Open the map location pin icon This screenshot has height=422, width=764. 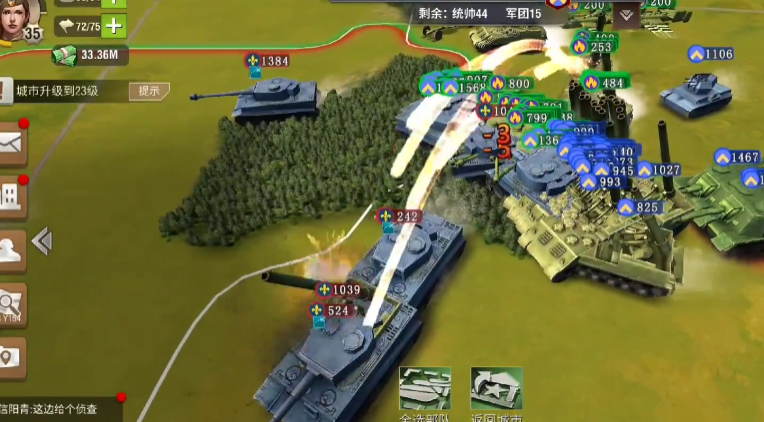click(x=11, y=357)
